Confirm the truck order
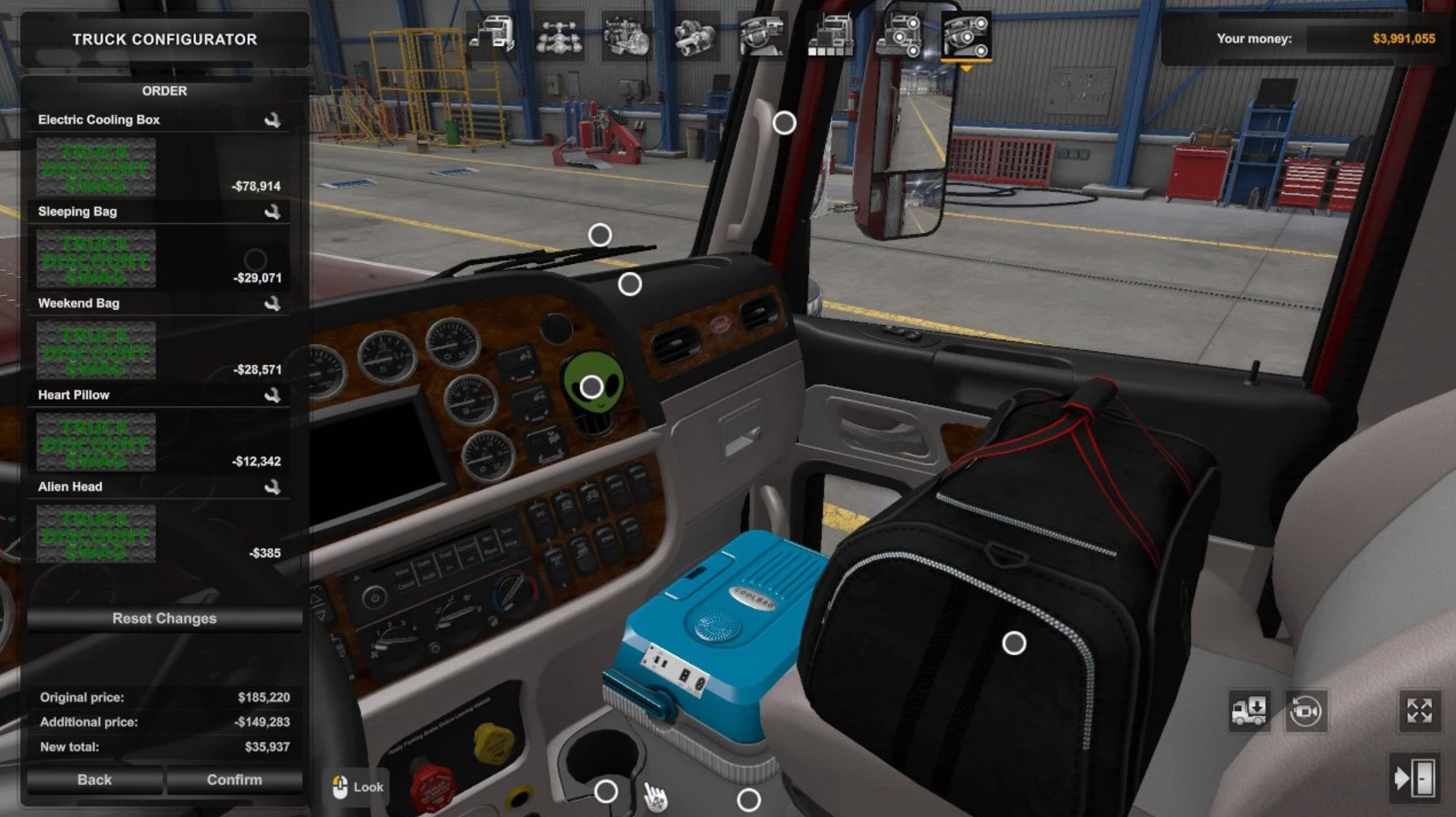The width and height of the screenshot is (1456, 817). coord(234,780)
